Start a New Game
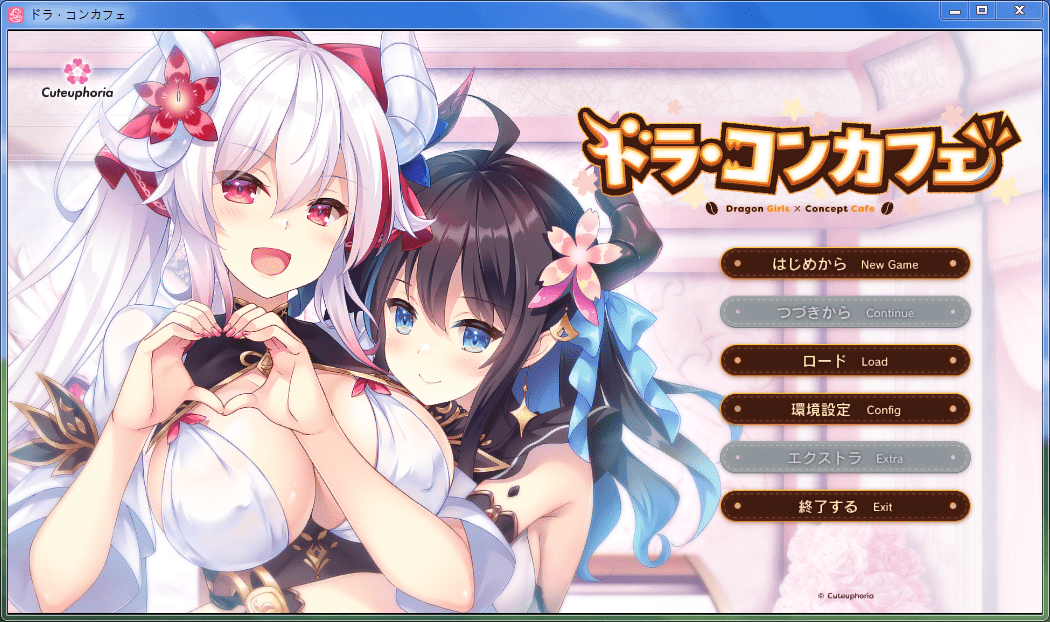The height and width of the screenshot is (622, 1050). point(845,264)
